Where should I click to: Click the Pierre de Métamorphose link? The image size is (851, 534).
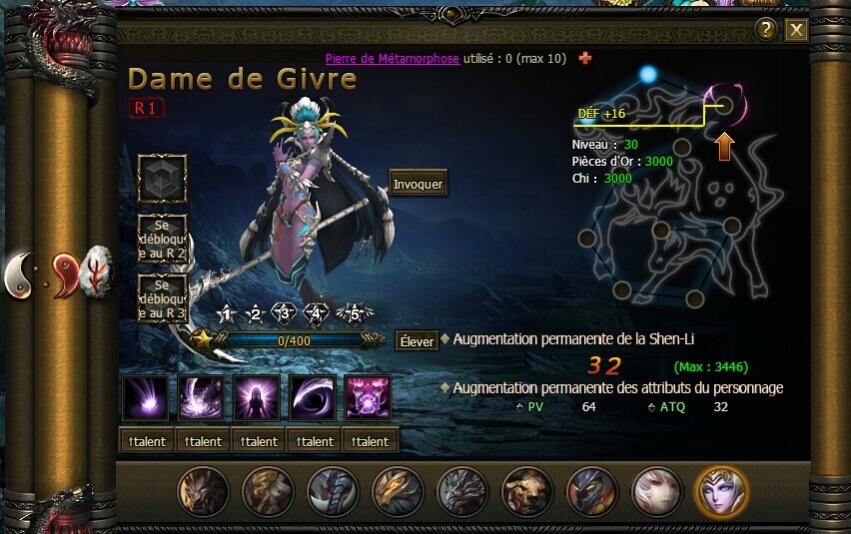click(392, 59)
